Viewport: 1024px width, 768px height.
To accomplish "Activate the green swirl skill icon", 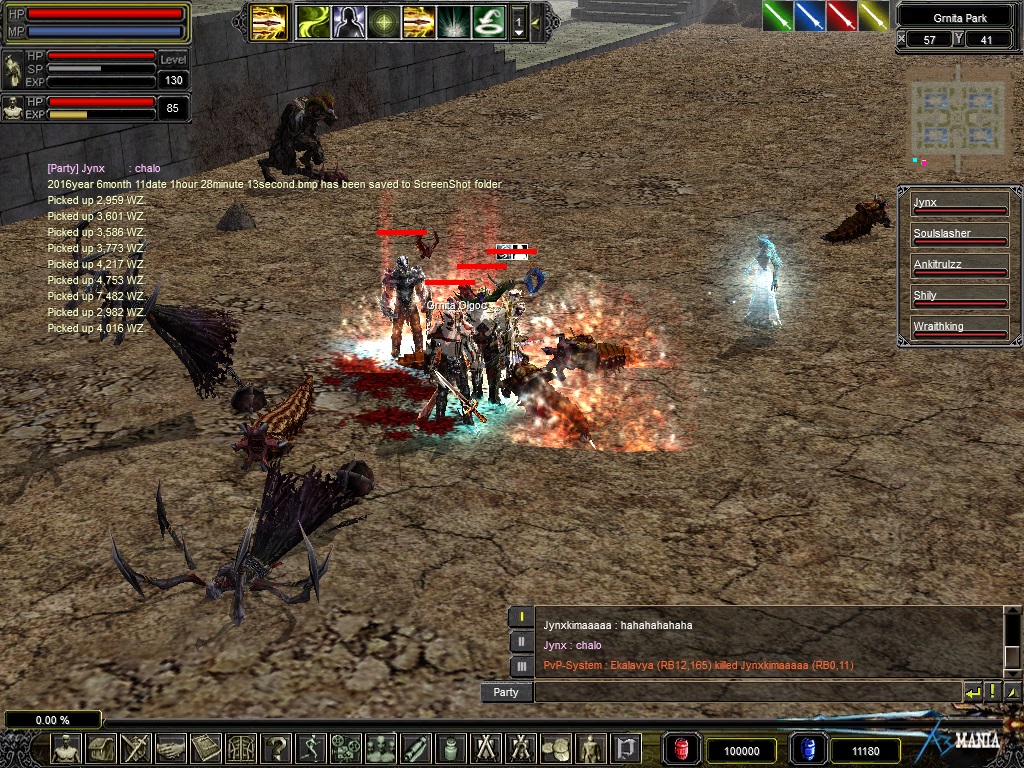I will [312, 21].
